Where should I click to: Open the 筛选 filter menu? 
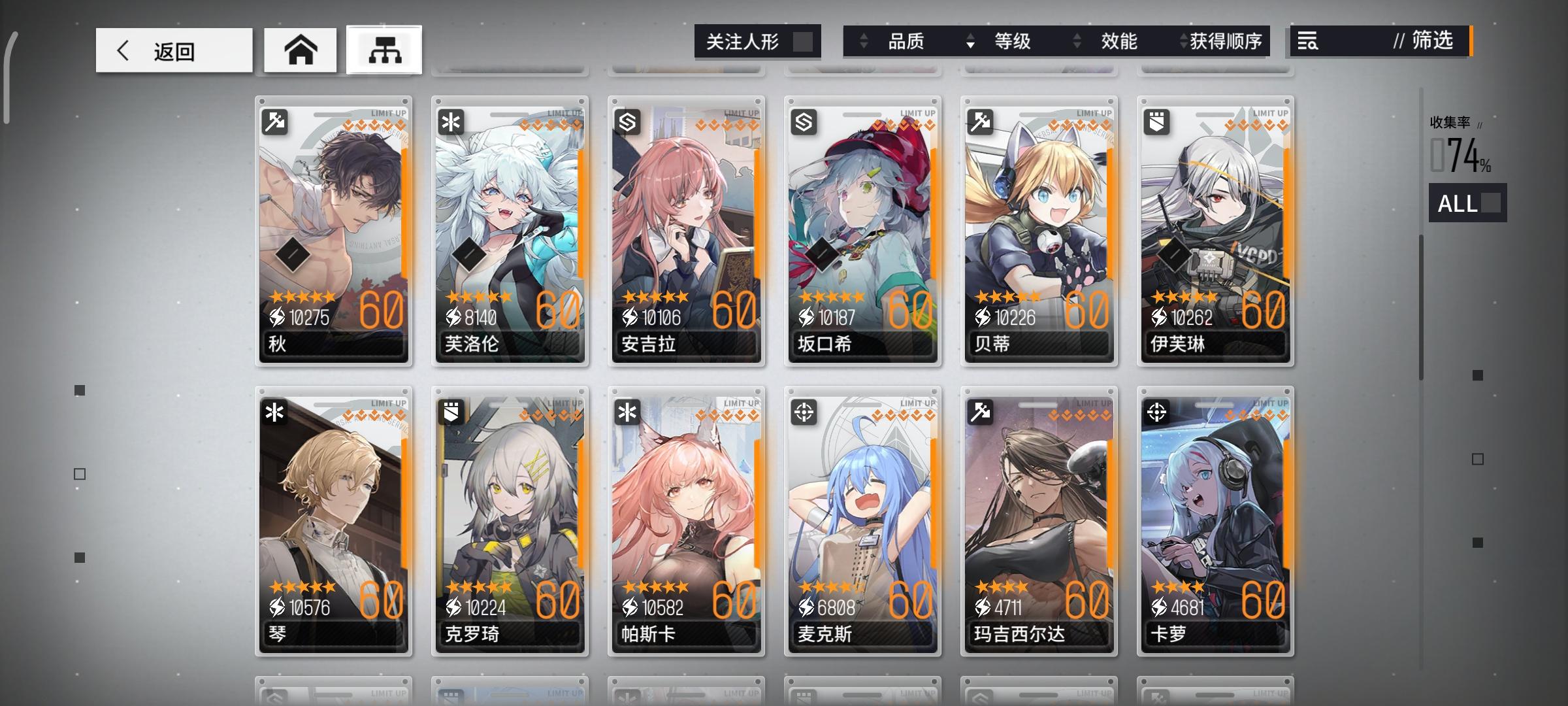coord(1432,42)
